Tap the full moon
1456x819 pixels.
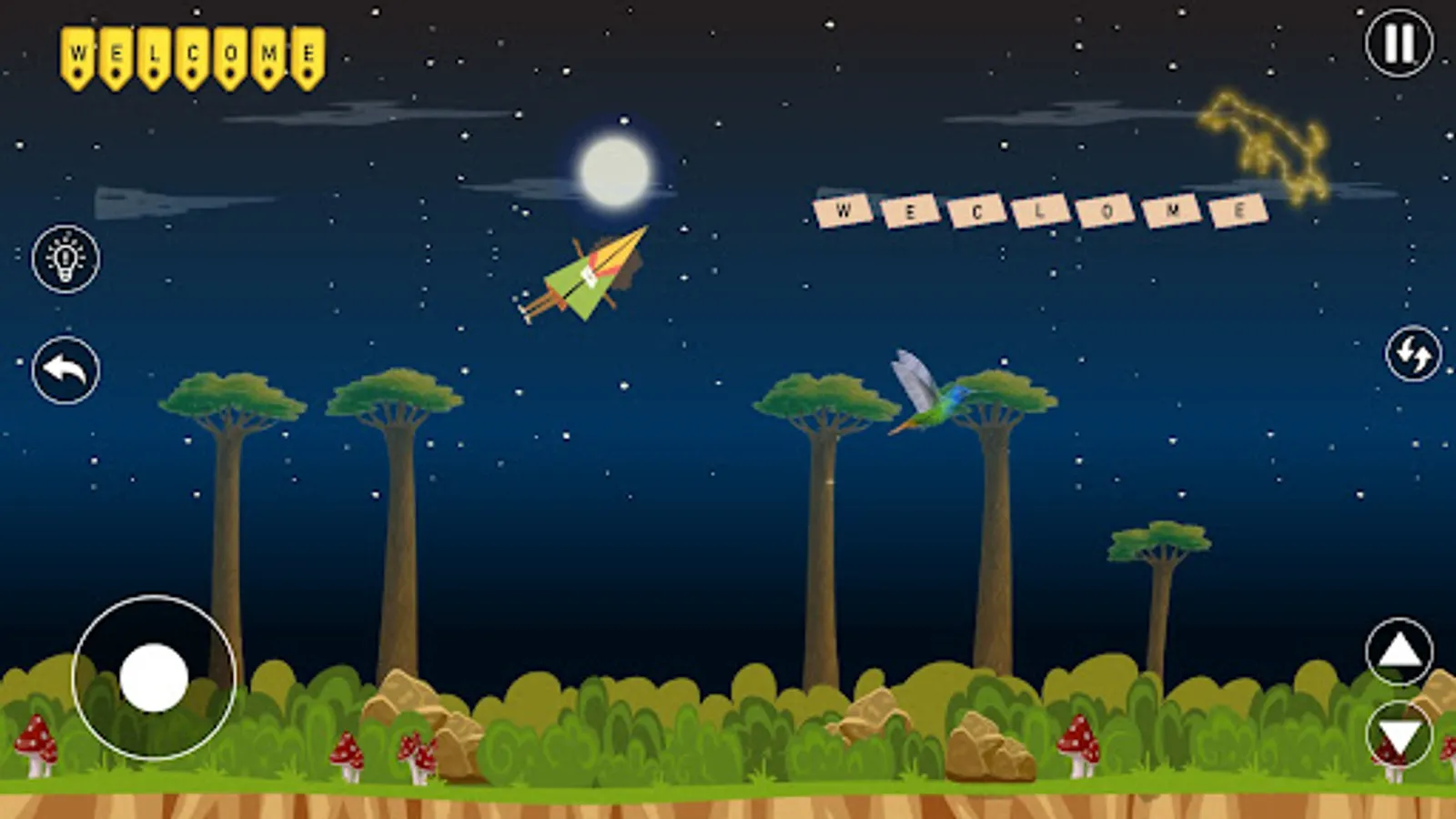(612, 168)
